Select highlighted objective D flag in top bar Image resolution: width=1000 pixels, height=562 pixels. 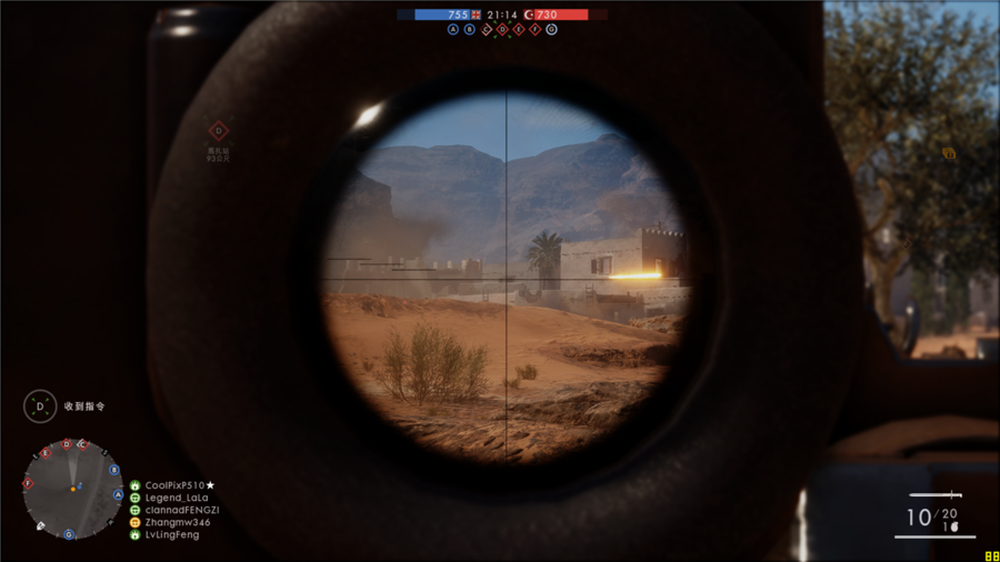pos(503,30)
